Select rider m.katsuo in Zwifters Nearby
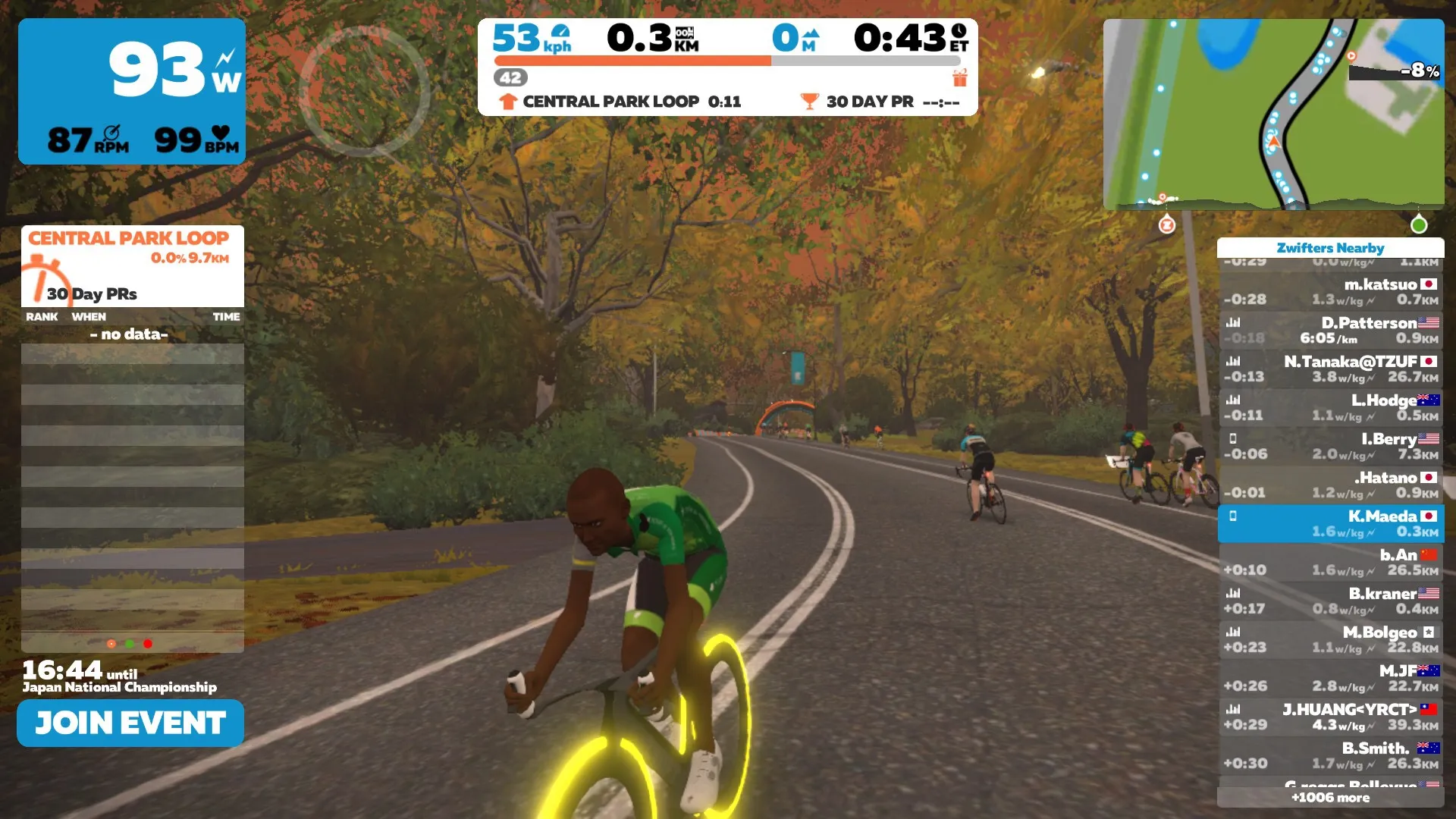Viewport: 1456px width, 819px height. [x=1331, y=292]
